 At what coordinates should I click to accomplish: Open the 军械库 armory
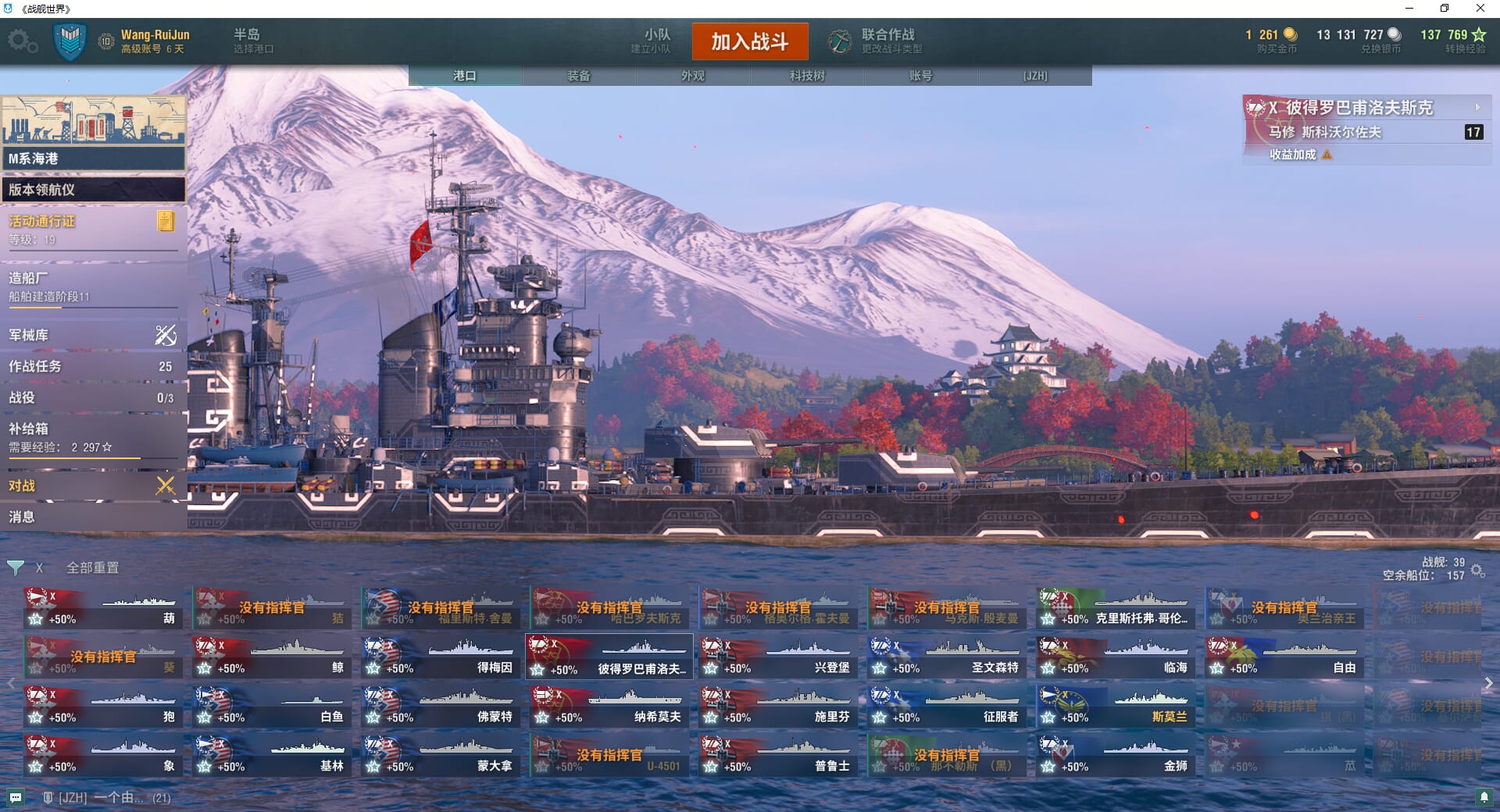92,335
